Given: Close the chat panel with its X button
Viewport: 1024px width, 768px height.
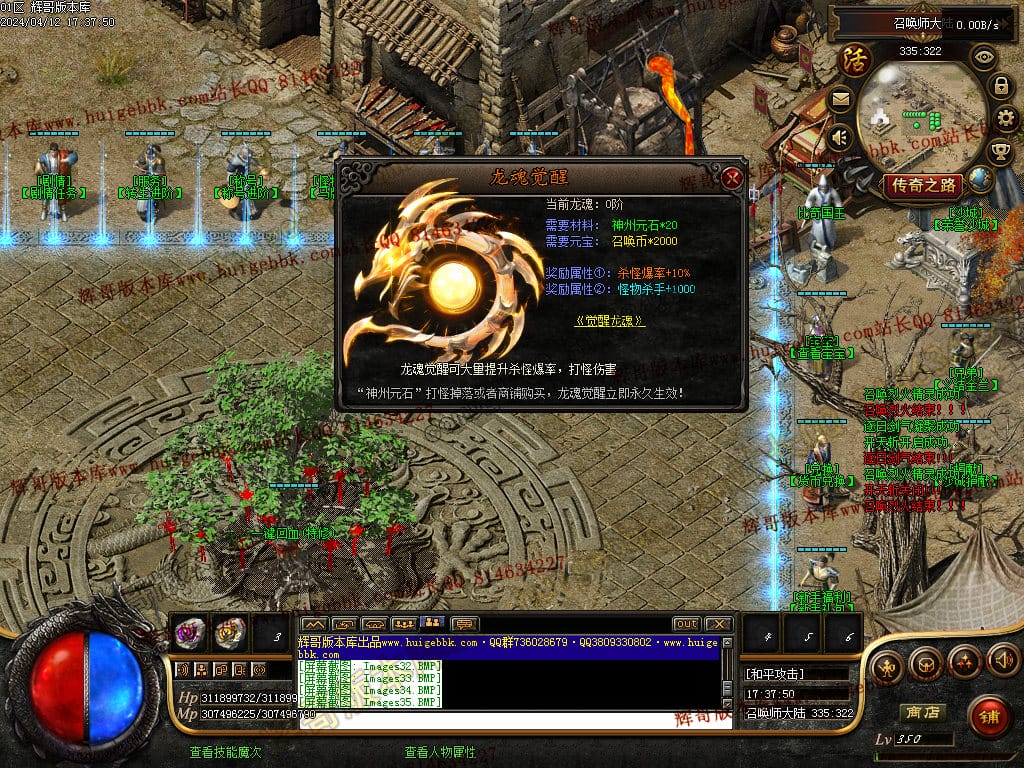Looking at the screenshot, I should click(x=717, y=624).
